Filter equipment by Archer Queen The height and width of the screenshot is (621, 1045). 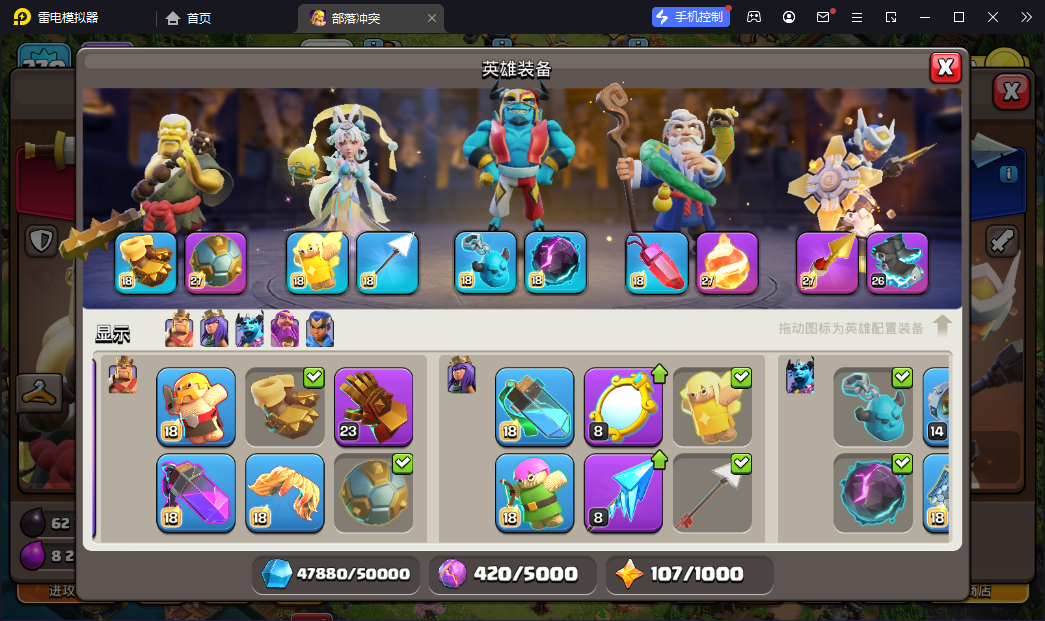coord(215,329)
